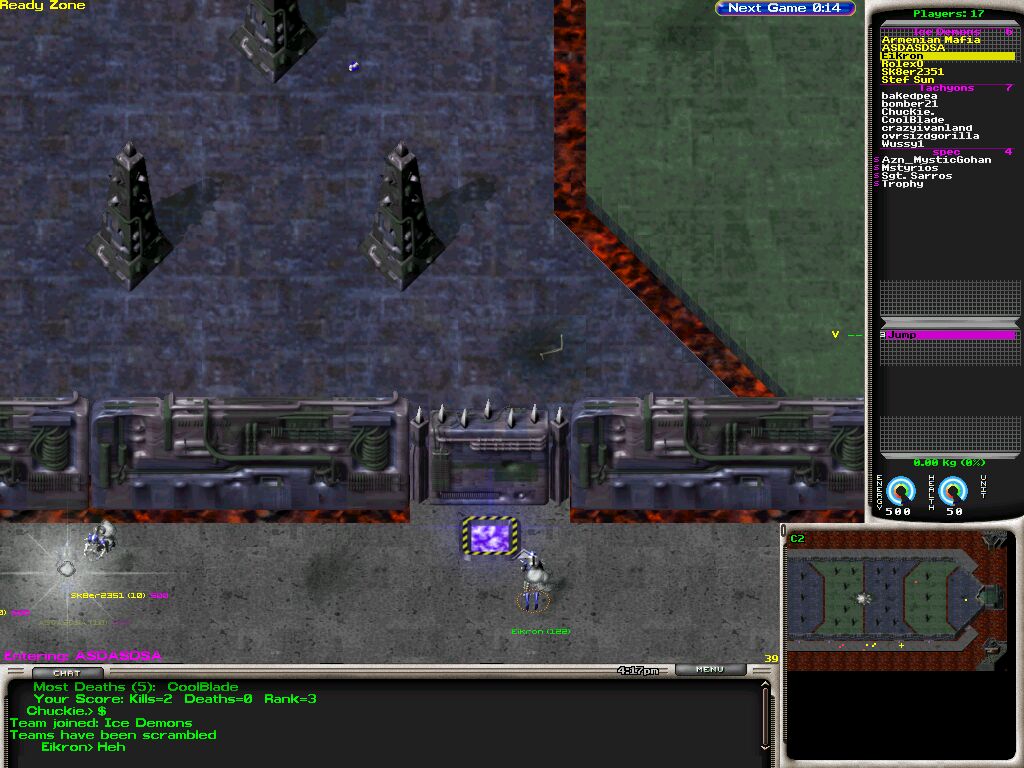Click the chat window scrollbar
Viewport: 1024px width, 768px height.
(x=767, y=715)
